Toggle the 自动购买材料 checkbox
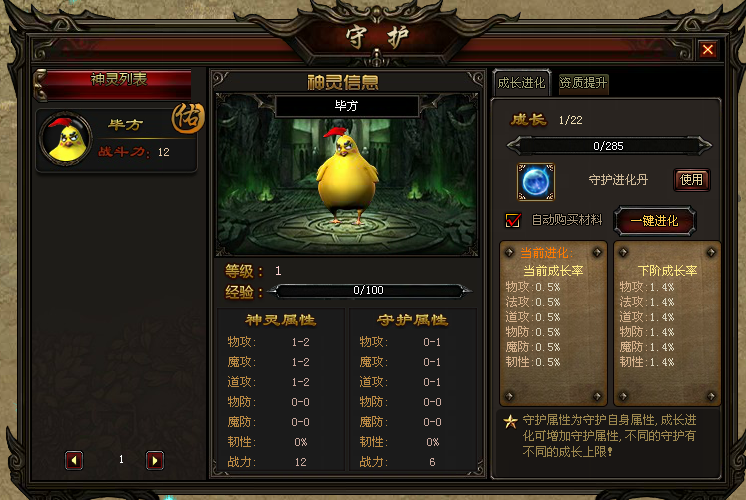This screenshot has height=500, width=746. [514, 220]
